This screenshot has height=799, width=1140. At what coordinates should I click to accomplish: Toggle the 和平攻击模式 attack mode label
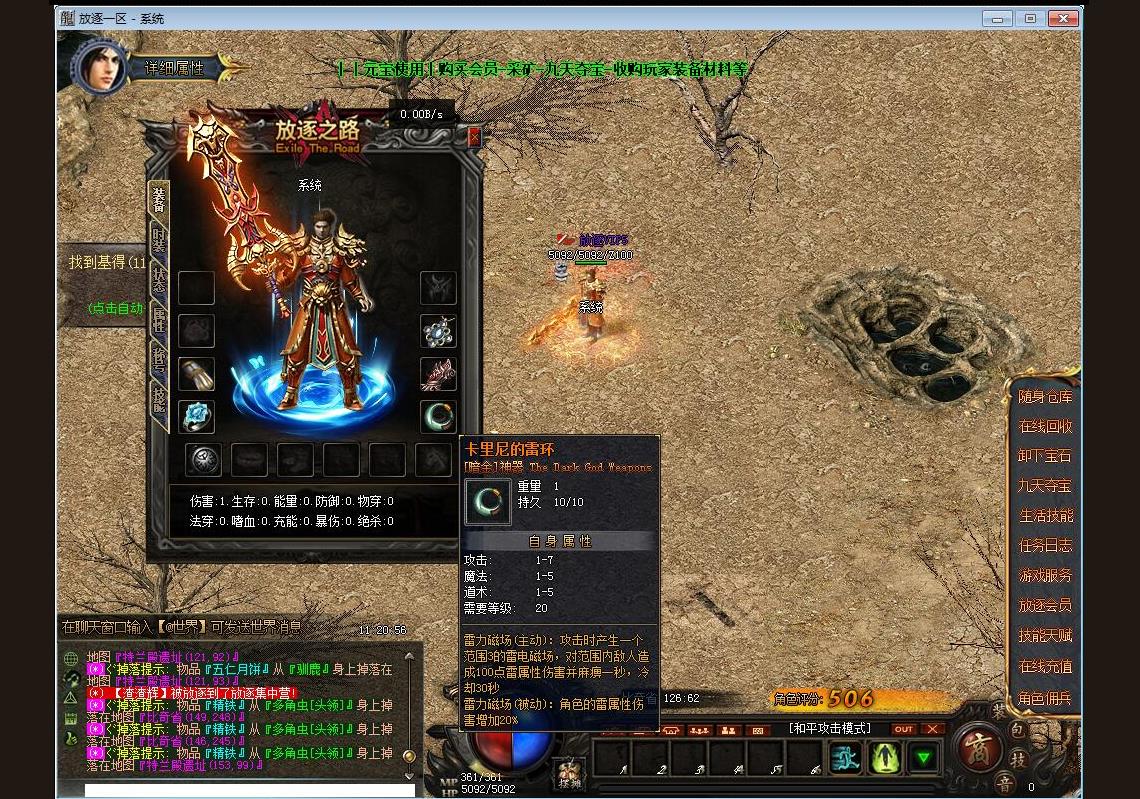point(829,728)
